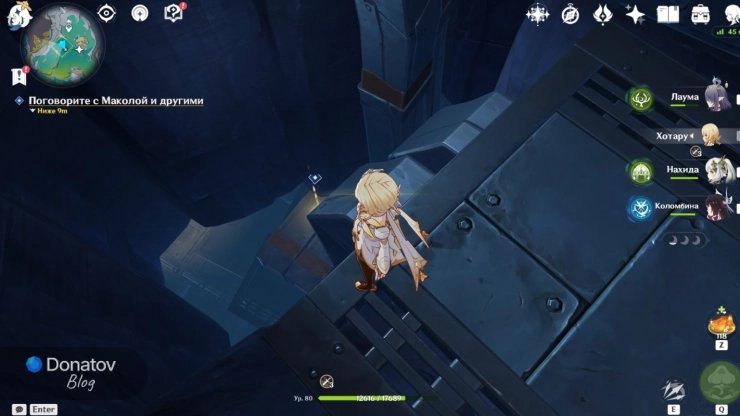The width and height of the screenshot is (740, 416).
Task: Open the sparkle wish icon
Action: click(x=635, y=14)
